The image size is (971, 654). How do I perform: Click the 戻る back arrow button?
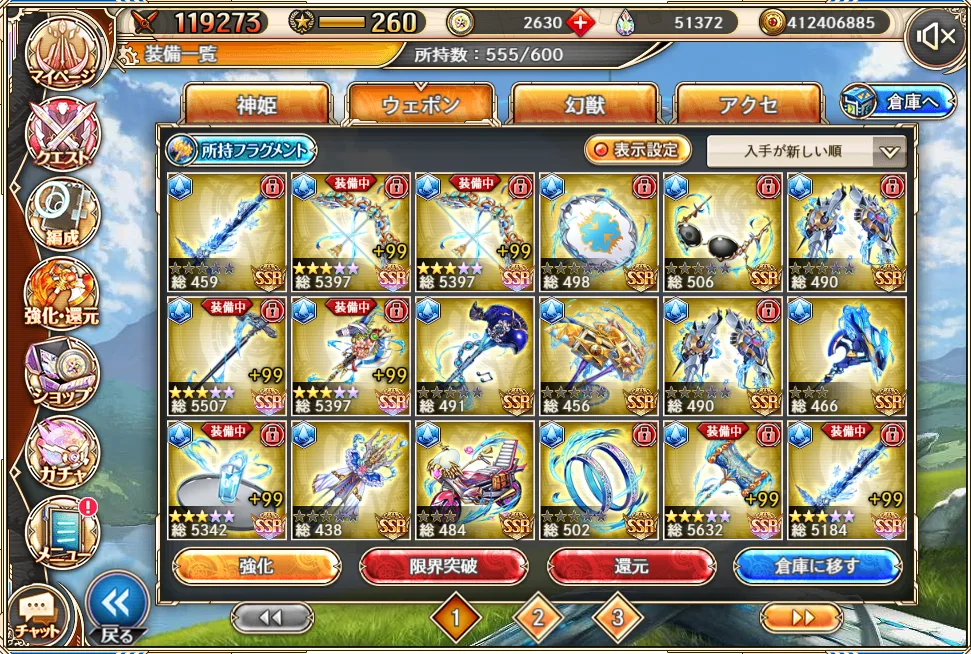[x=117, y=605]
